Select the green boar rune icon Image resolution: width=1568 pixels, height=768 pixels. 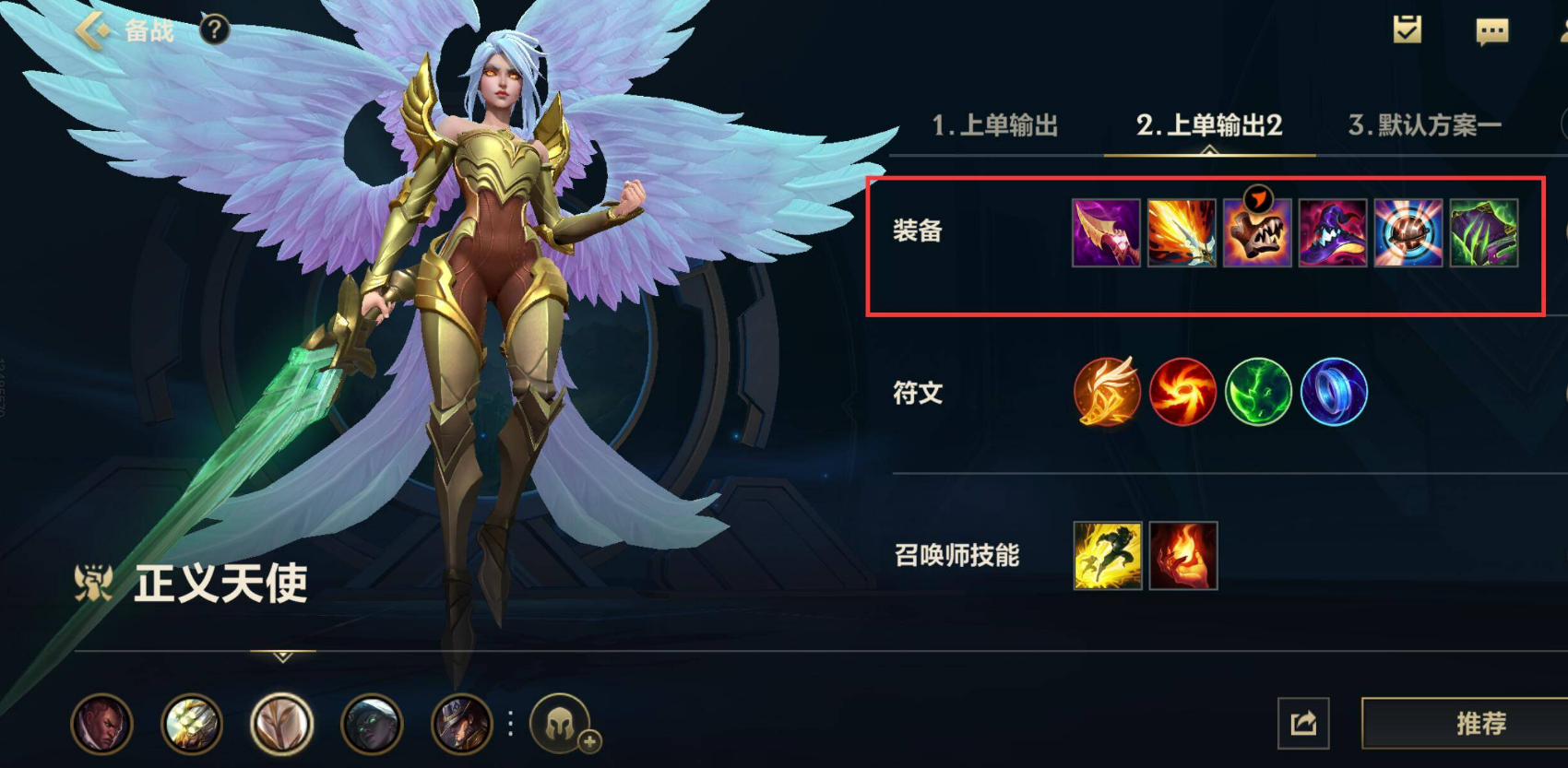[1258, 391]
